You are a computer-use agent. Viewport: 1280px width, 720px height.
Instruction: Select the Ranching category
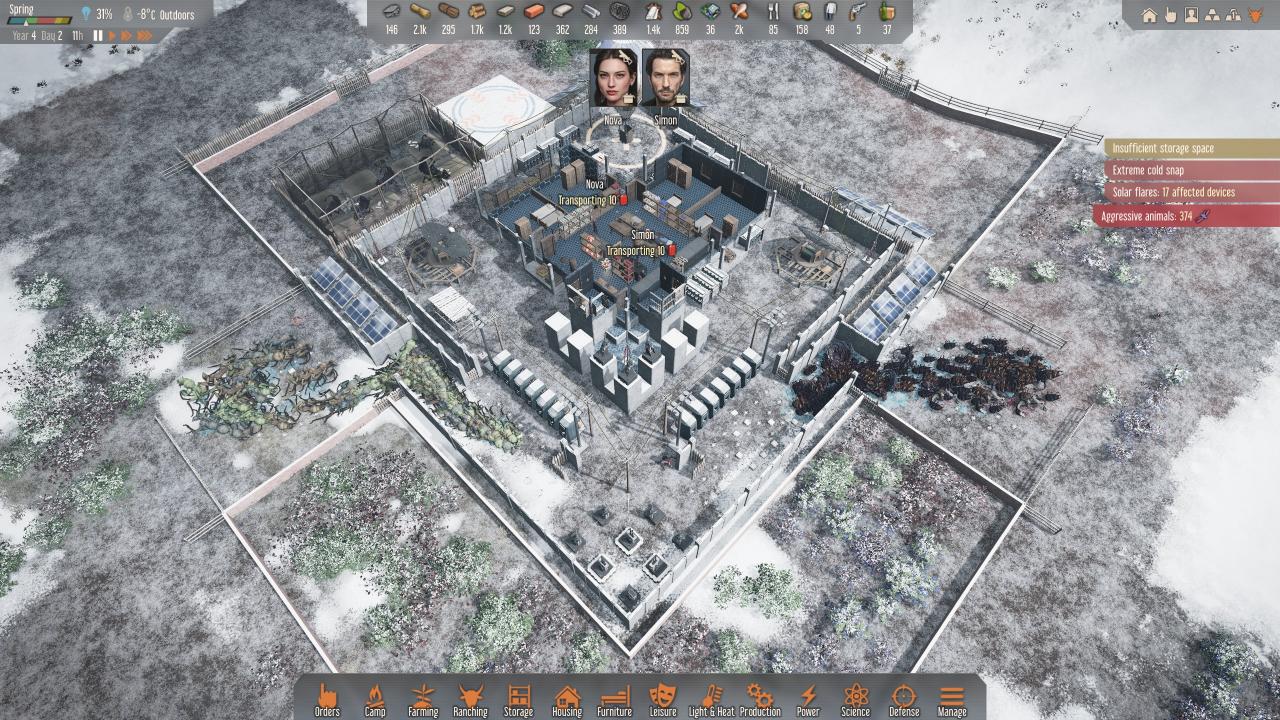click(x=470, y=699)
